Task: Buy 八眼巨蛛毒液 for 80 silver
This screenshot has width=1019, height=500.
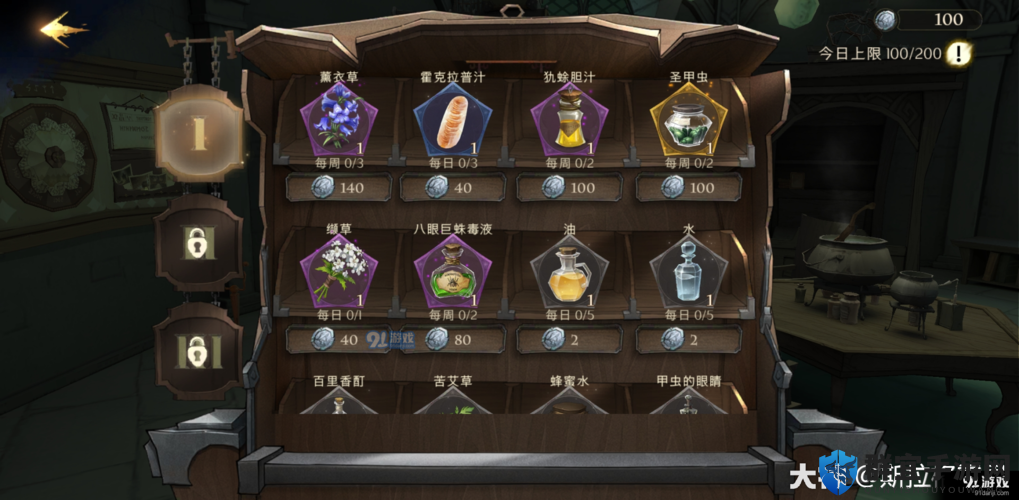Action: pos(452,339)
